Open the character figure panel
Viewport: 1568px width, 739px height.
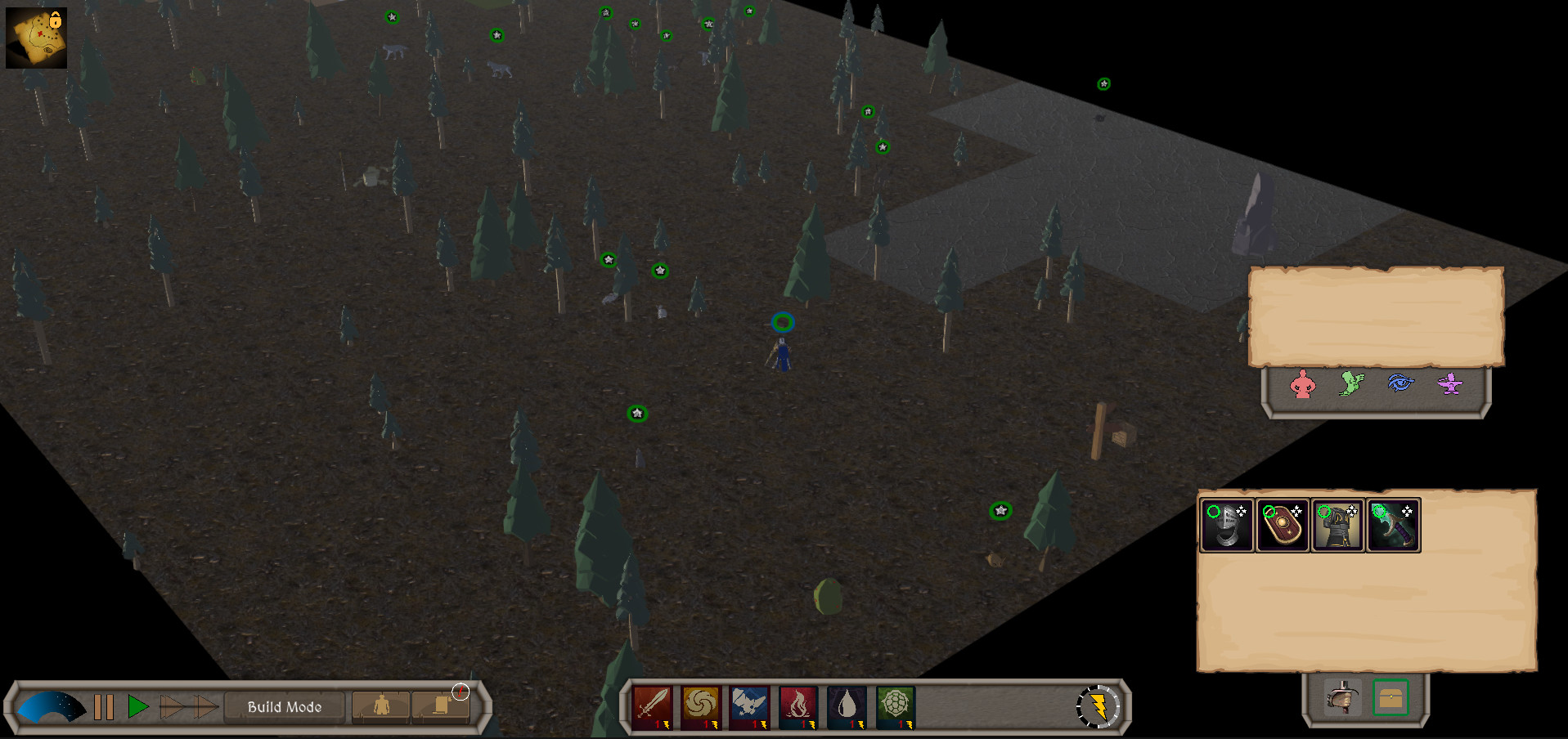pos(381,706)
